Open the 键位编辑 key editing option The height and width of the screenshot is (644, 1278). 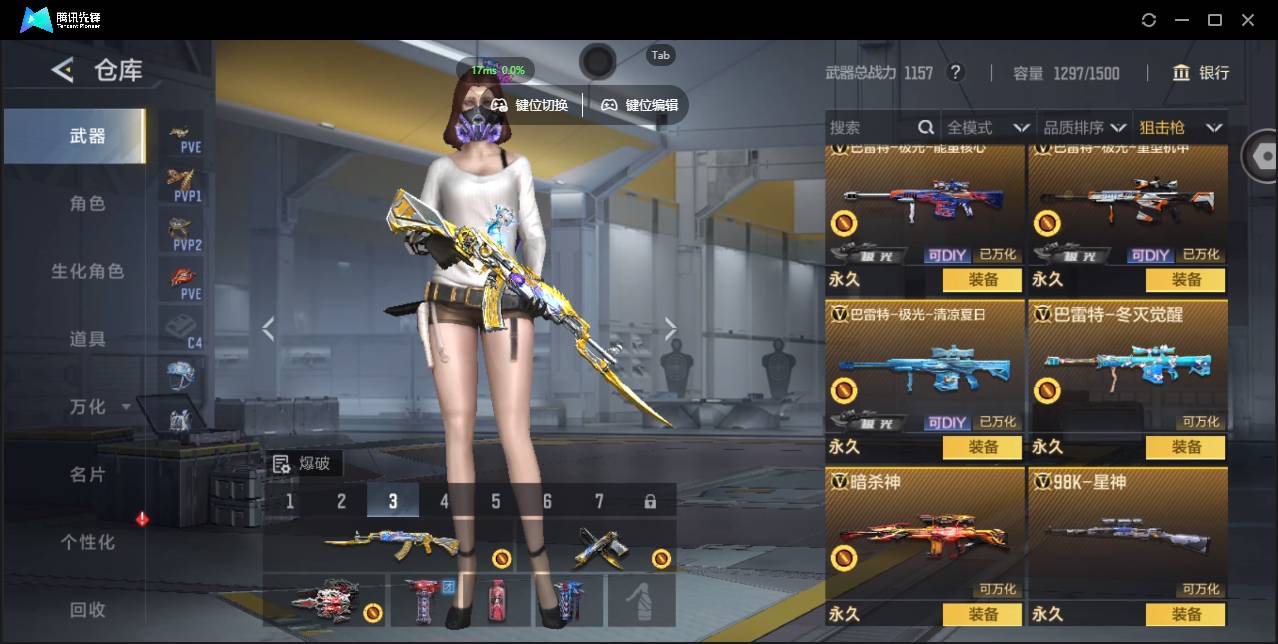click(640, 105)
